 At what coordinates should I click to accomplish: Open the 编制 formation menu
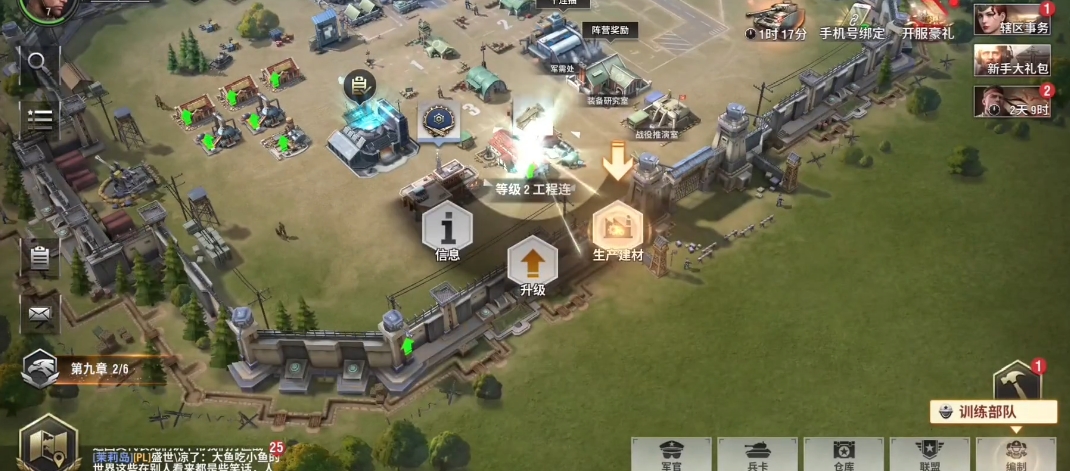click(1015, 454)
